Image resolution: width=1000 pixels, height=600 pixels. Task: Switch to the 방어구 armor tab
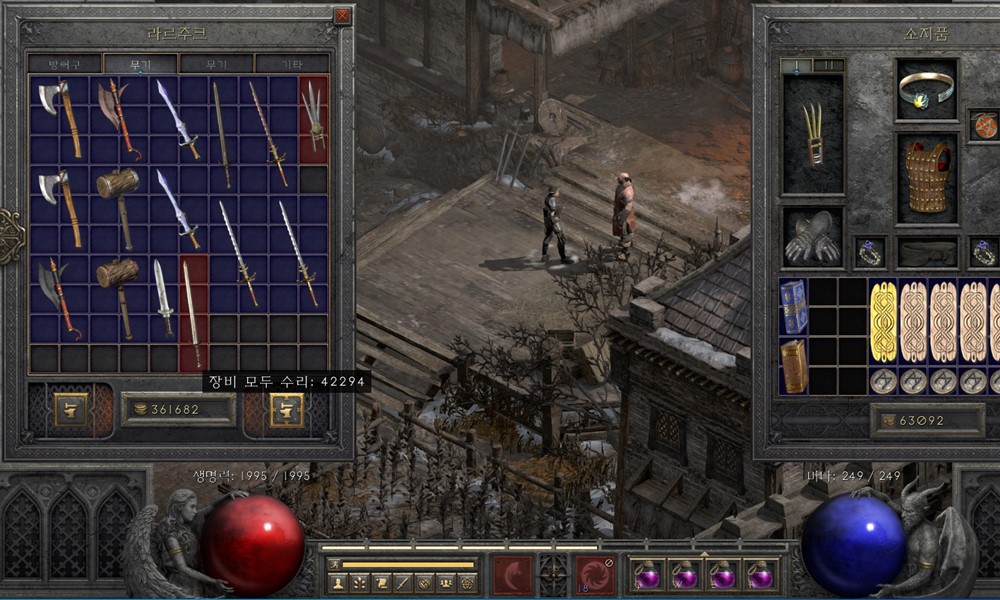tap(65, 63)
